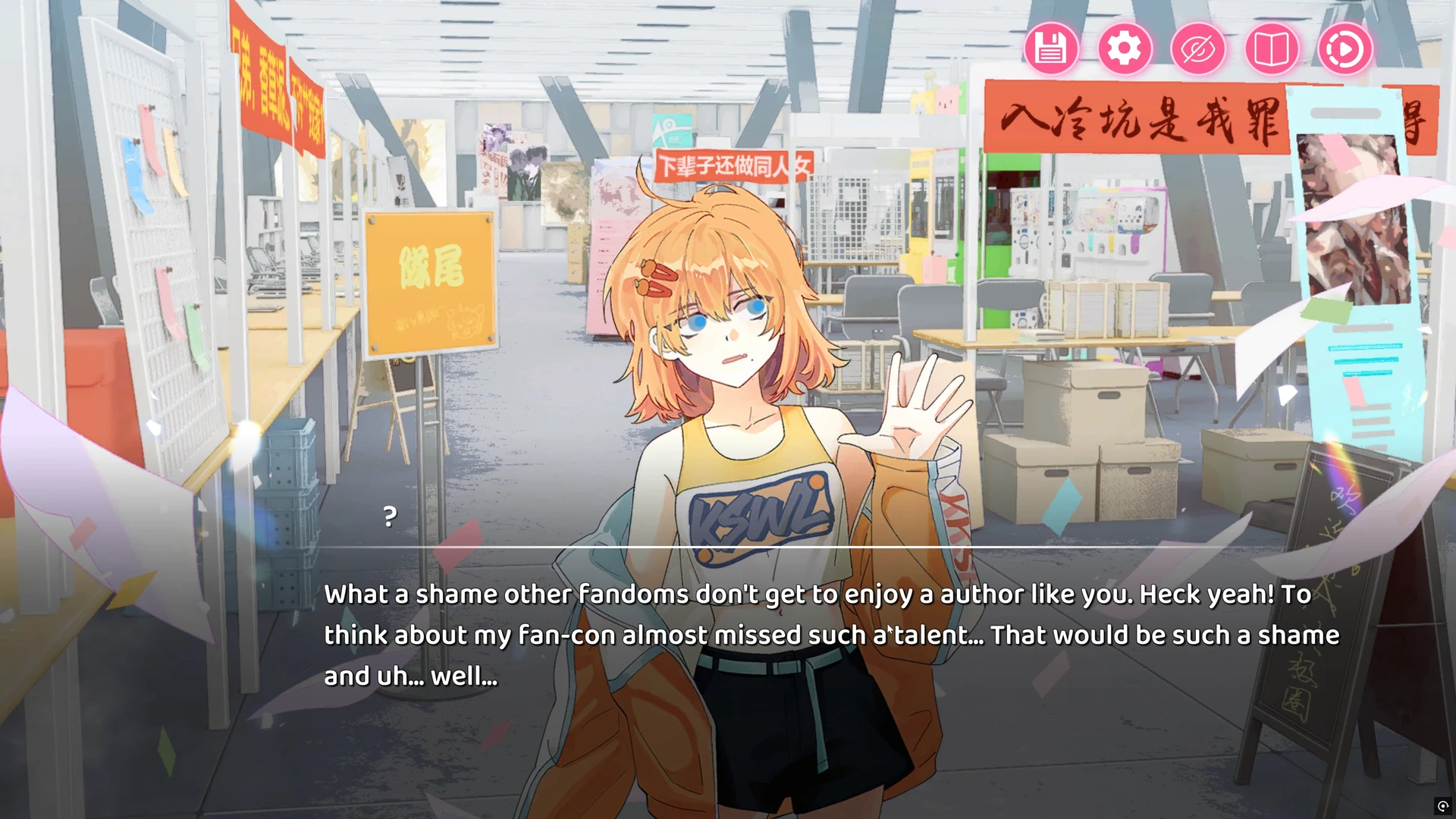
Task: Open settings with the gear icon
Action: [1124, 49]
